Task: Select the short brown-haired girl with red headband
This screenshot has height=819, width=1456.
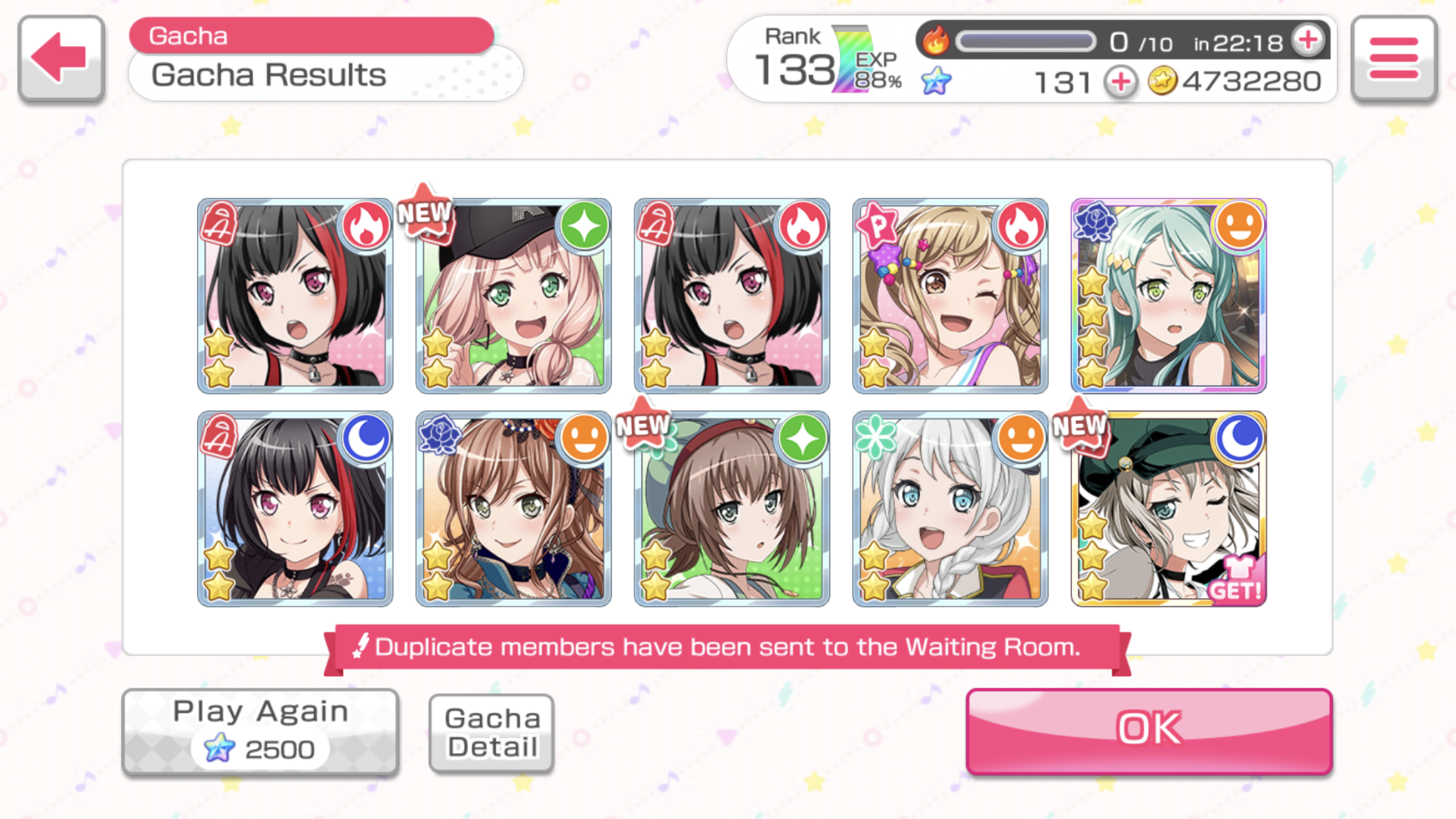Action: (x=731, y=508)
